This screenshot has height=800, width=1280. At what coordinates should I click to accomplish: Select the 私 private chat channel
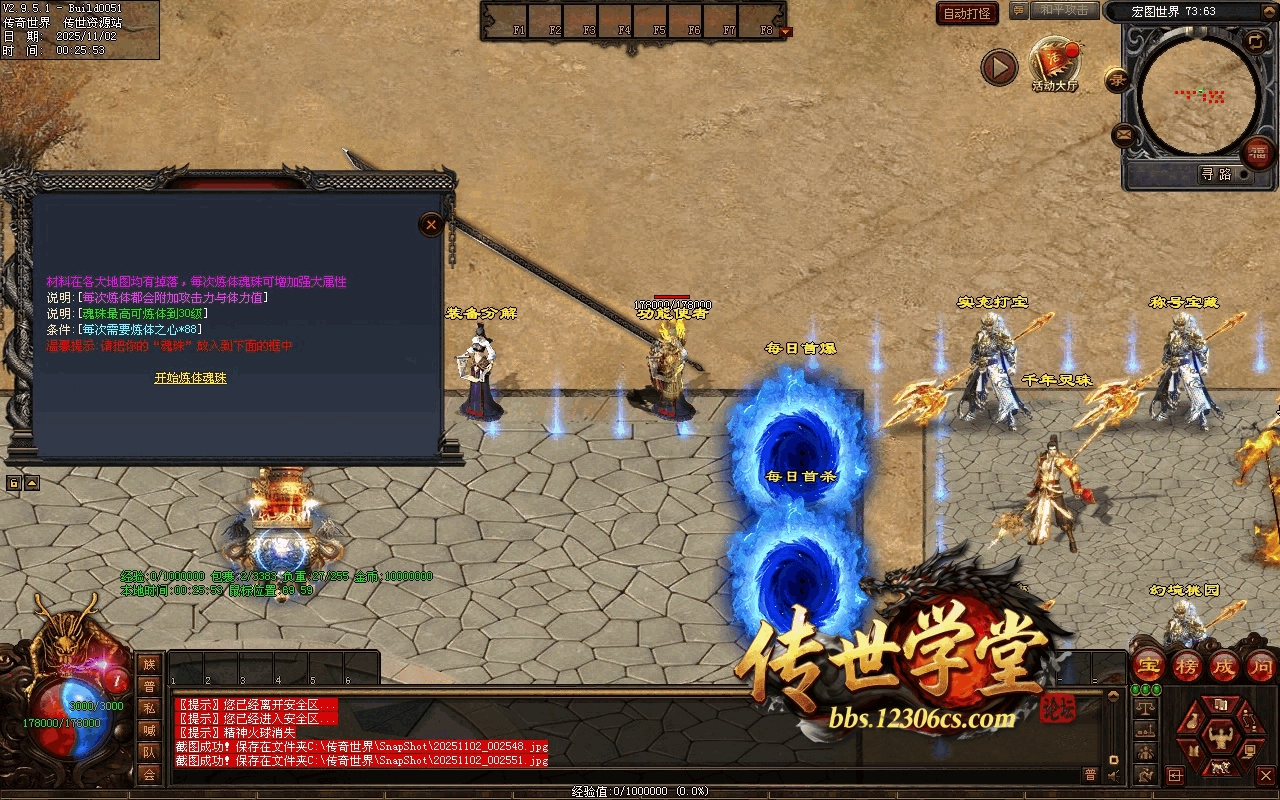pyautogui.click(x=149, y=708)
